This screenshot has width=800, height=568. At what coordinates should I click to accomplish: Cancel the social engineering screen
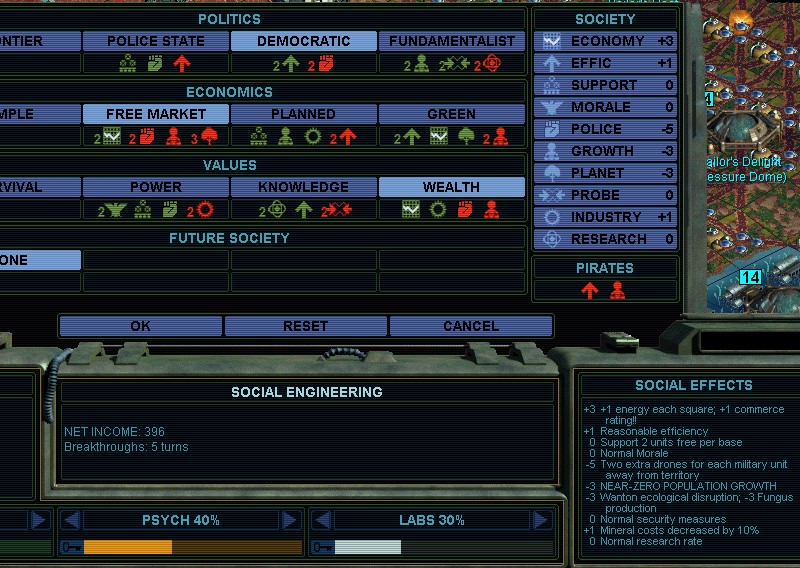(470, 326)
